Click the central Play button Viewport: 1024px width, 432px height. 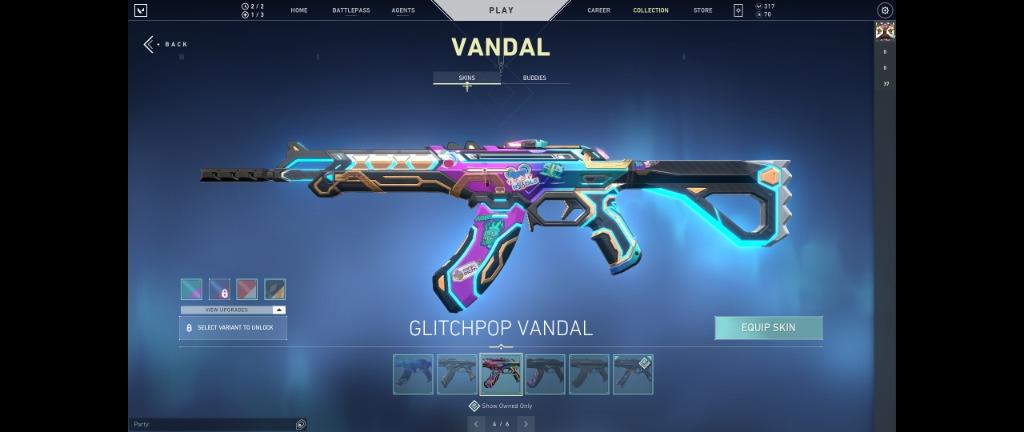pyautogui.click(x=501, y=10)
